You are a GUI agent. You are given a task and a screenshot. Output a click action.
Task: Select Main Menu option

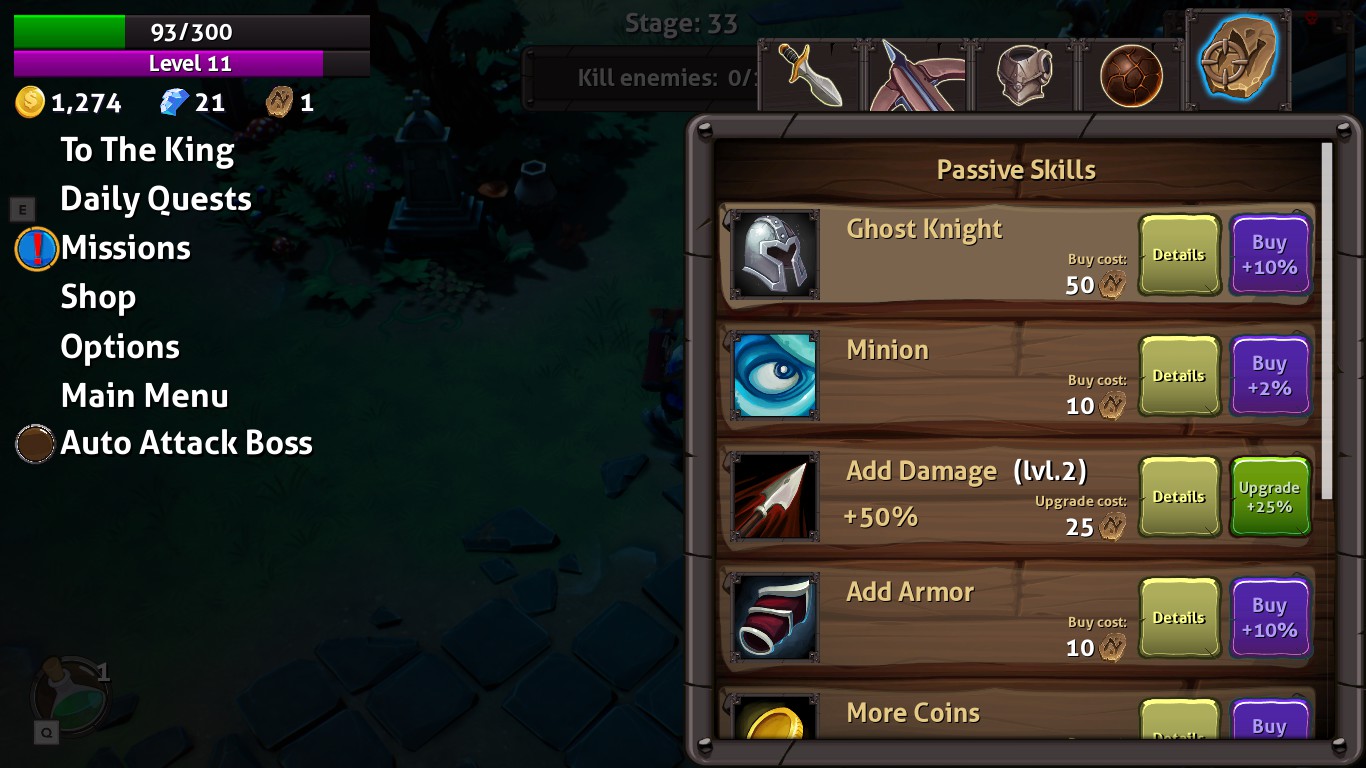coord(144,395)
